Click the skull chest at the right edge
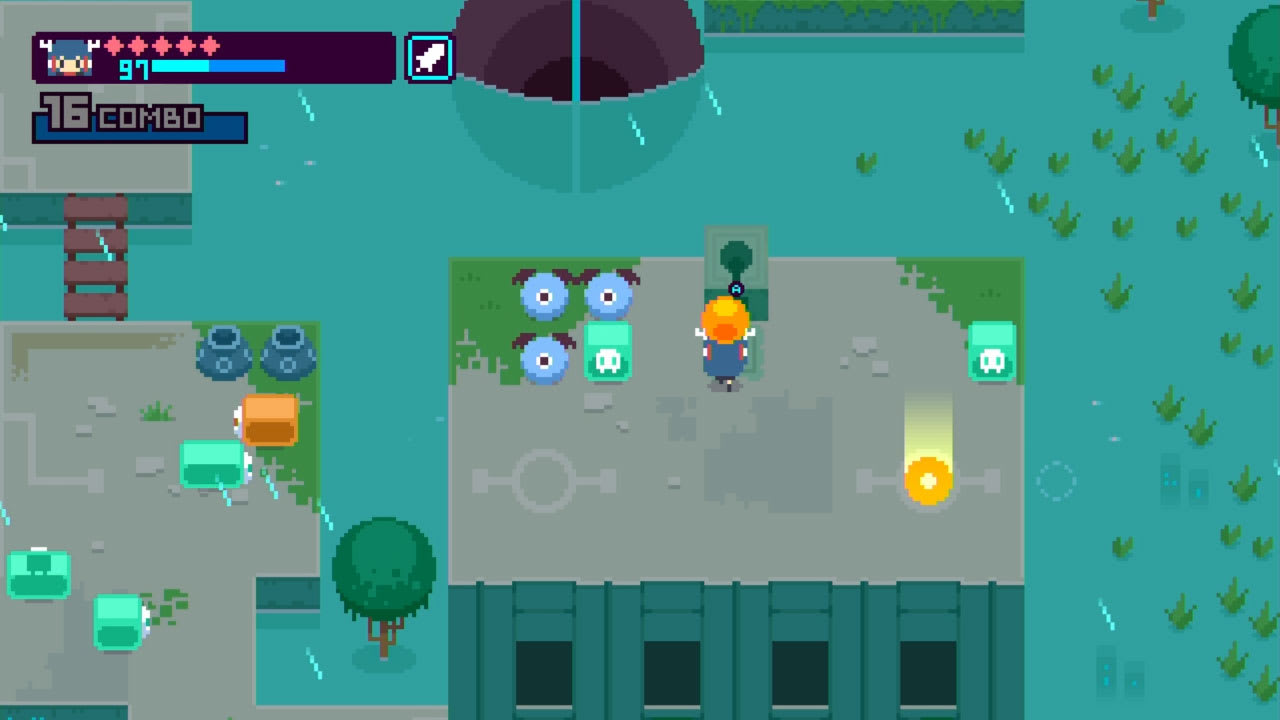1280x720 pixels. pos(993,352)
